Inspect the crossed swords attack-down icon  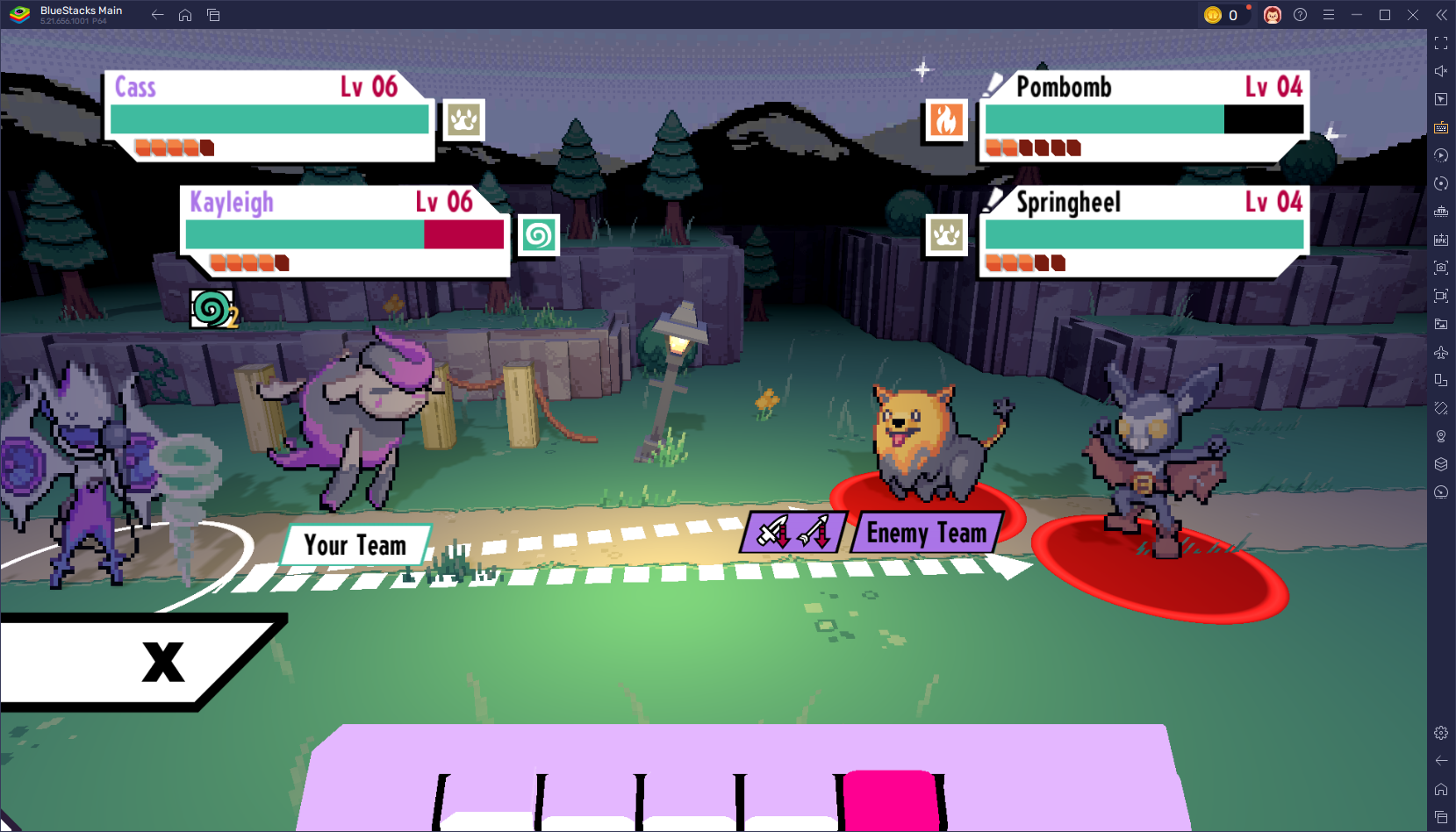pos(793,533)
